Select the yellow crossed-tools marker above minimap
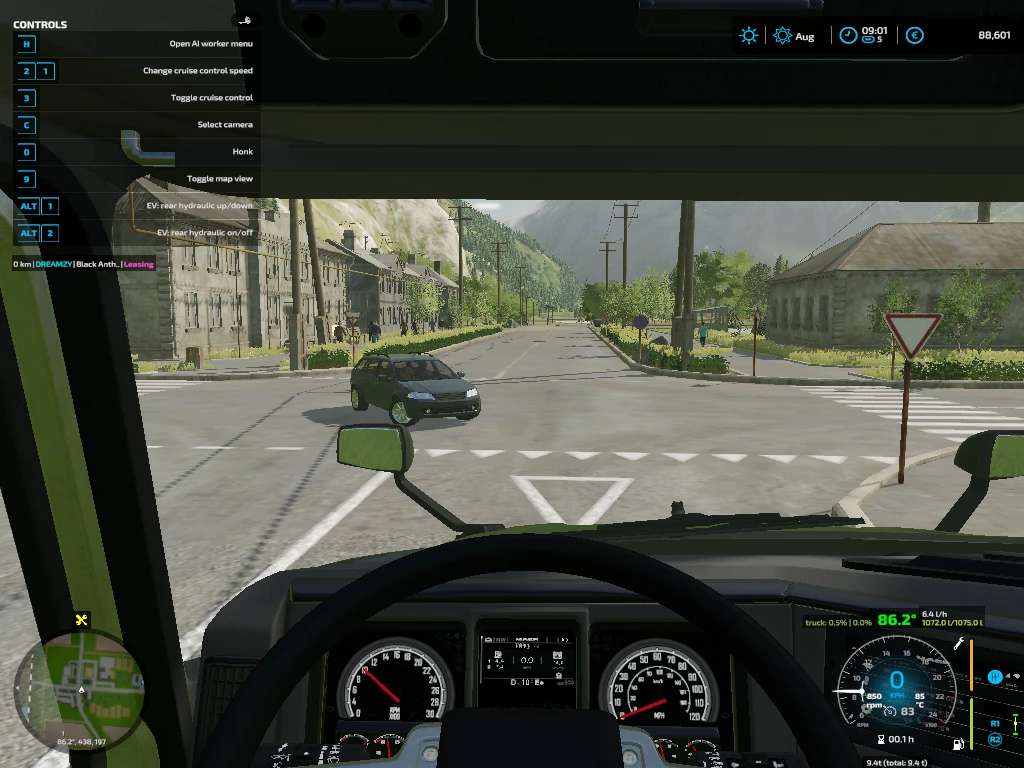 click(82, 620)
